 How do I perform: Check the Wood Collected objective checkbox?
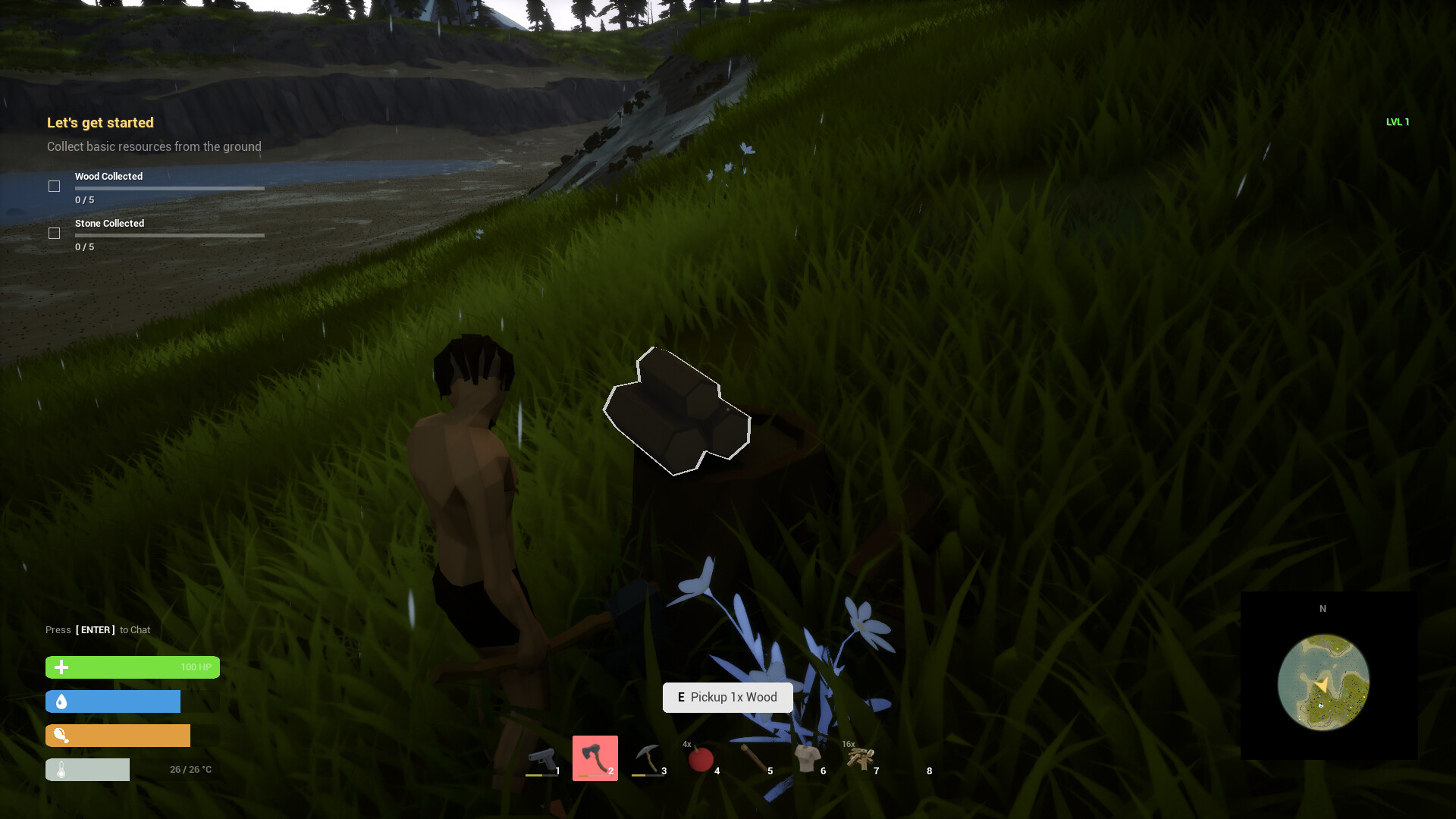(x=54, y=186)
